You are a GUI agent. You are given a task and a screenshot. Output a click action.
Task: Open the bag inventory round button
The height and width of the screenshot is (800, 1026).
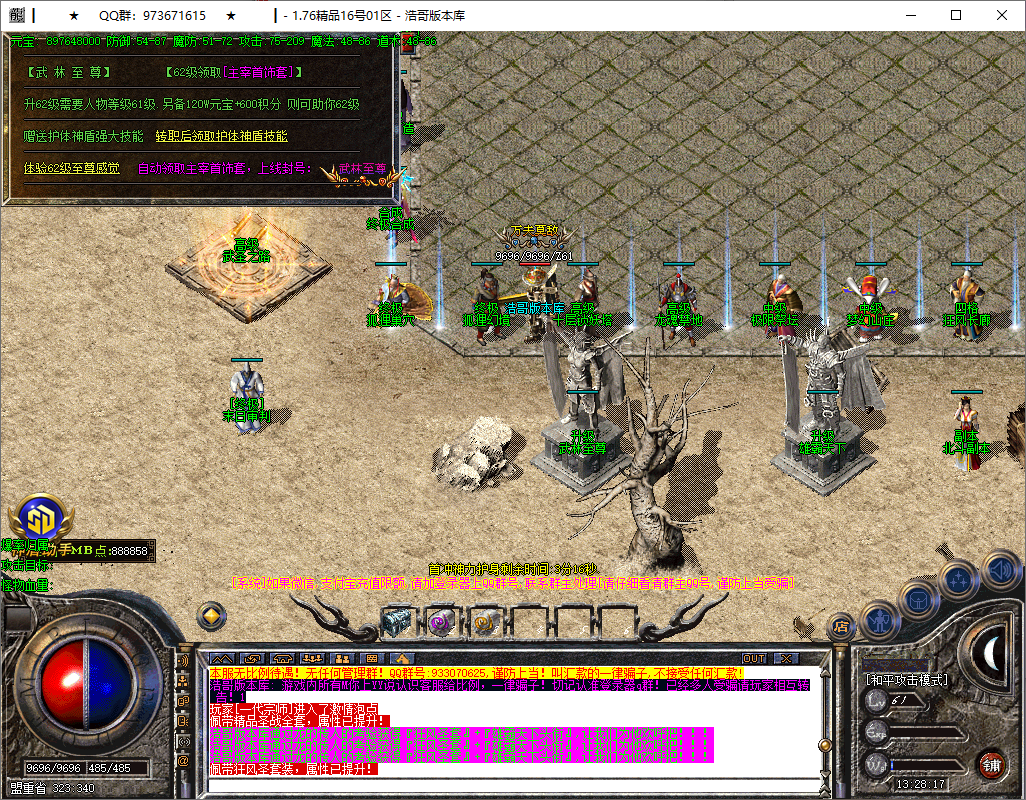917,599
